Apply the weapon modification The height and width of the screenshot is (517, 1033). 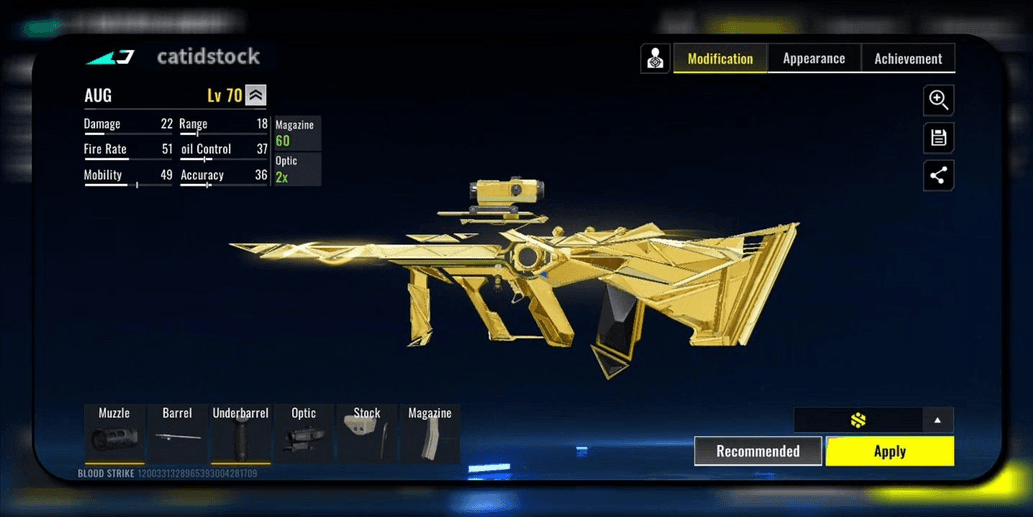pyautogui.click(x=889, y=451)
